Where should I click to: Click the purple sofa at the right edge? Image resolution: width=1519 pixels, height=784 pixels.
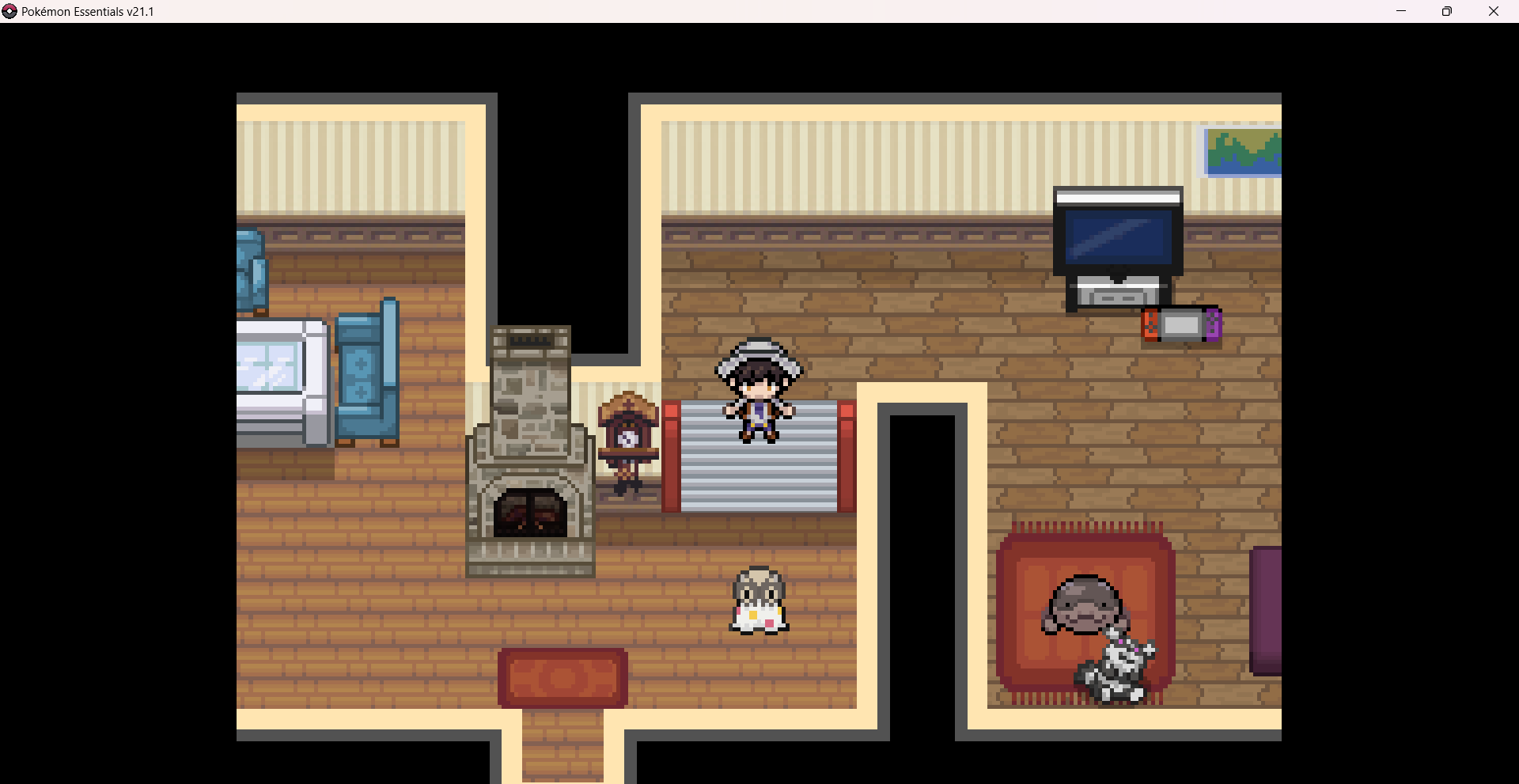[x=1266, y=609]
